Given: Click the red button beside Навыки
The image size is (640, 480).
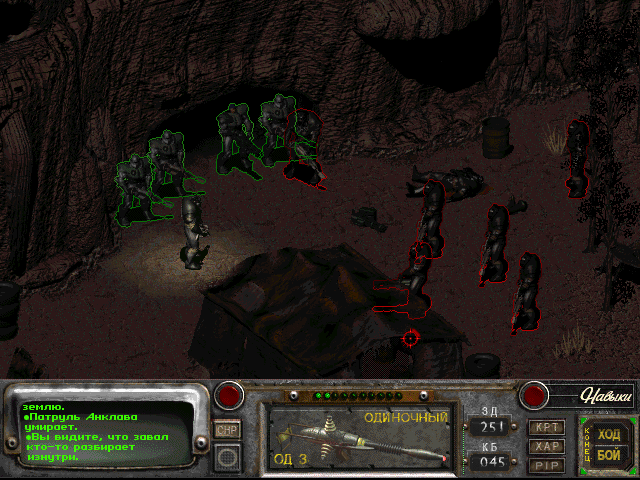Looking at the screenshot, I should [x=535, y=395].
